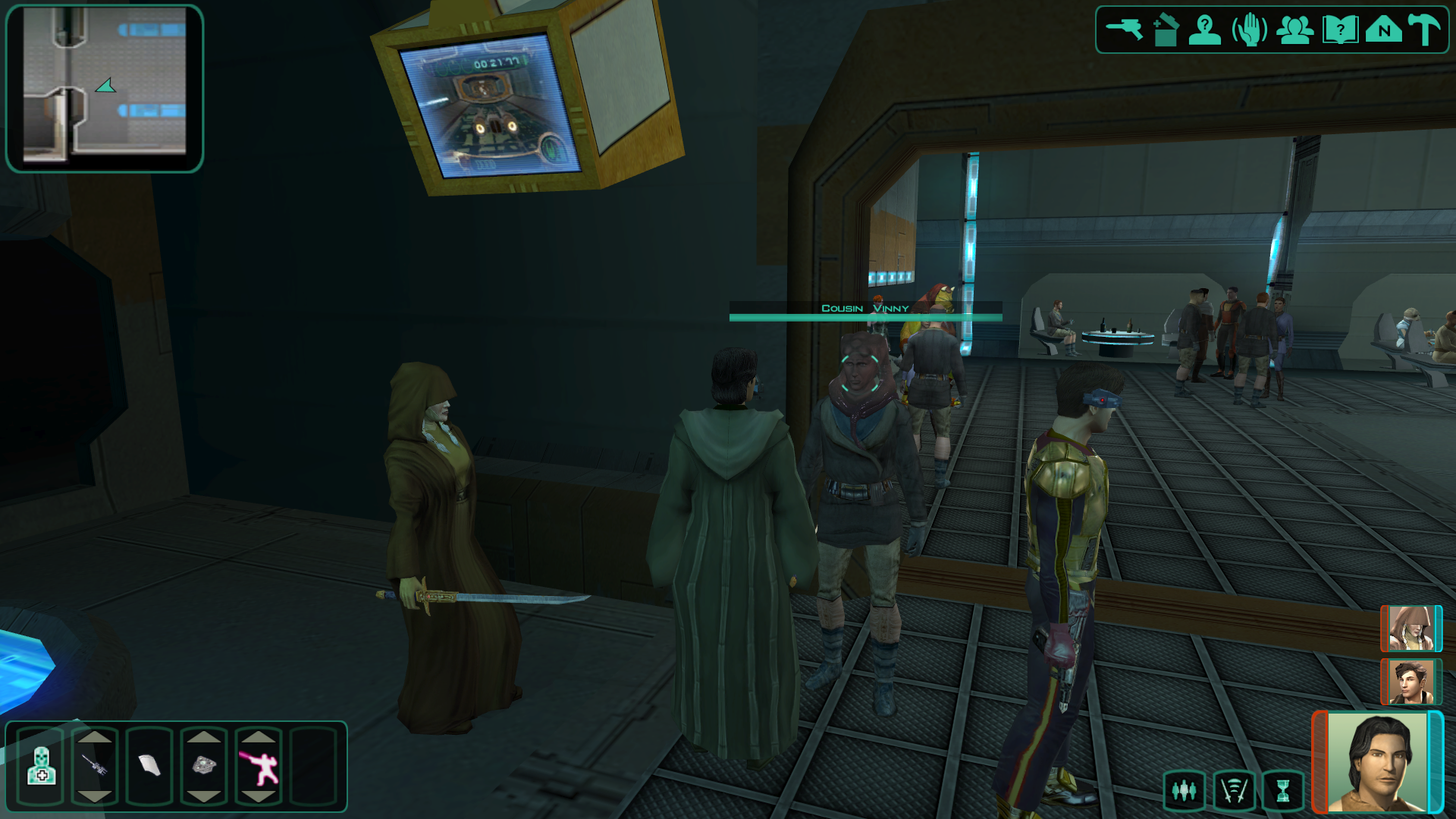The width and height of the screenshot is (1456, 819).
Task: Toggle pause with the hourglass button
Action: 1282,791
